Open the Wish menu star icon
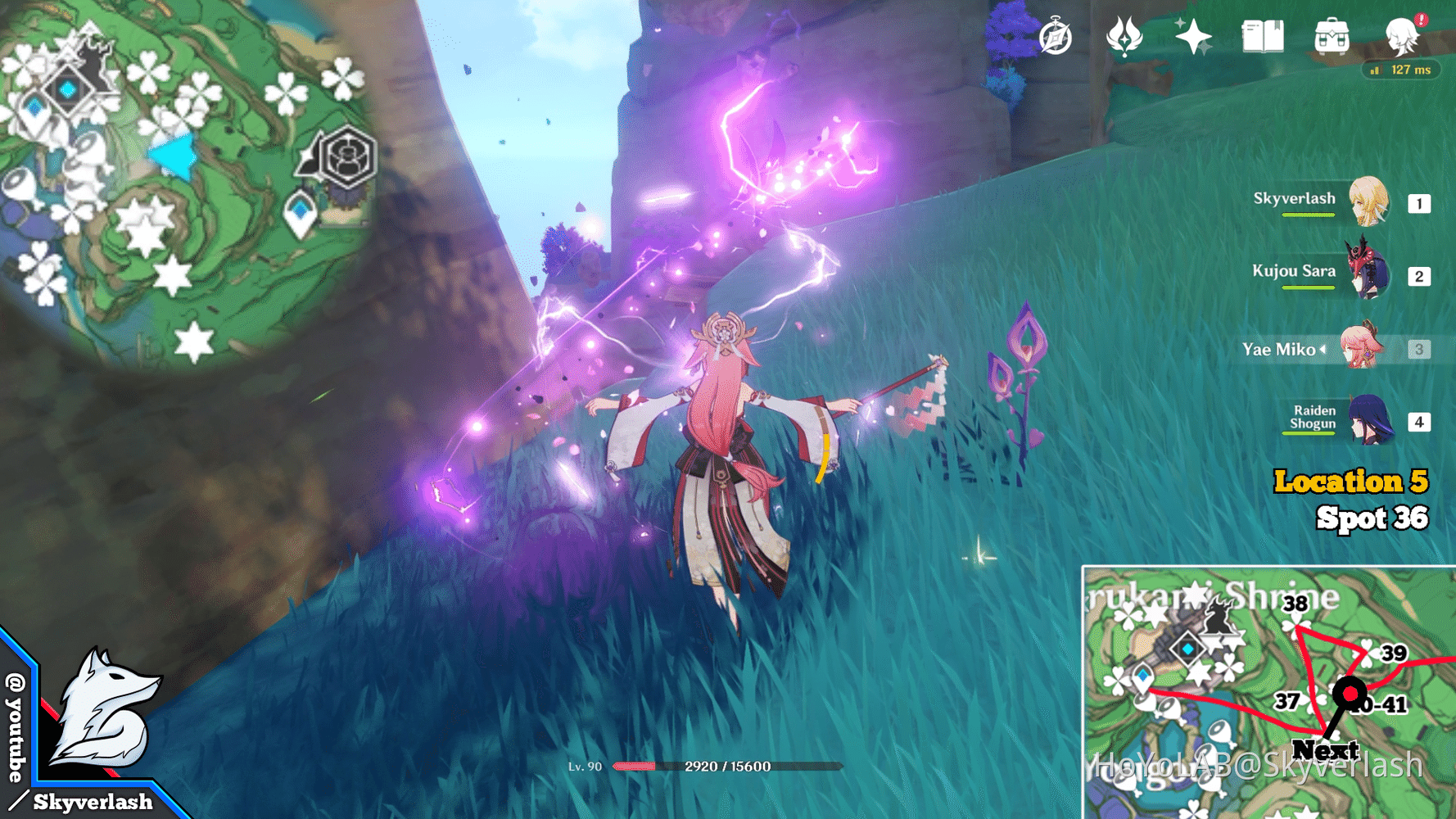Screen dimensions: 1456x819 click(1193, 36)
